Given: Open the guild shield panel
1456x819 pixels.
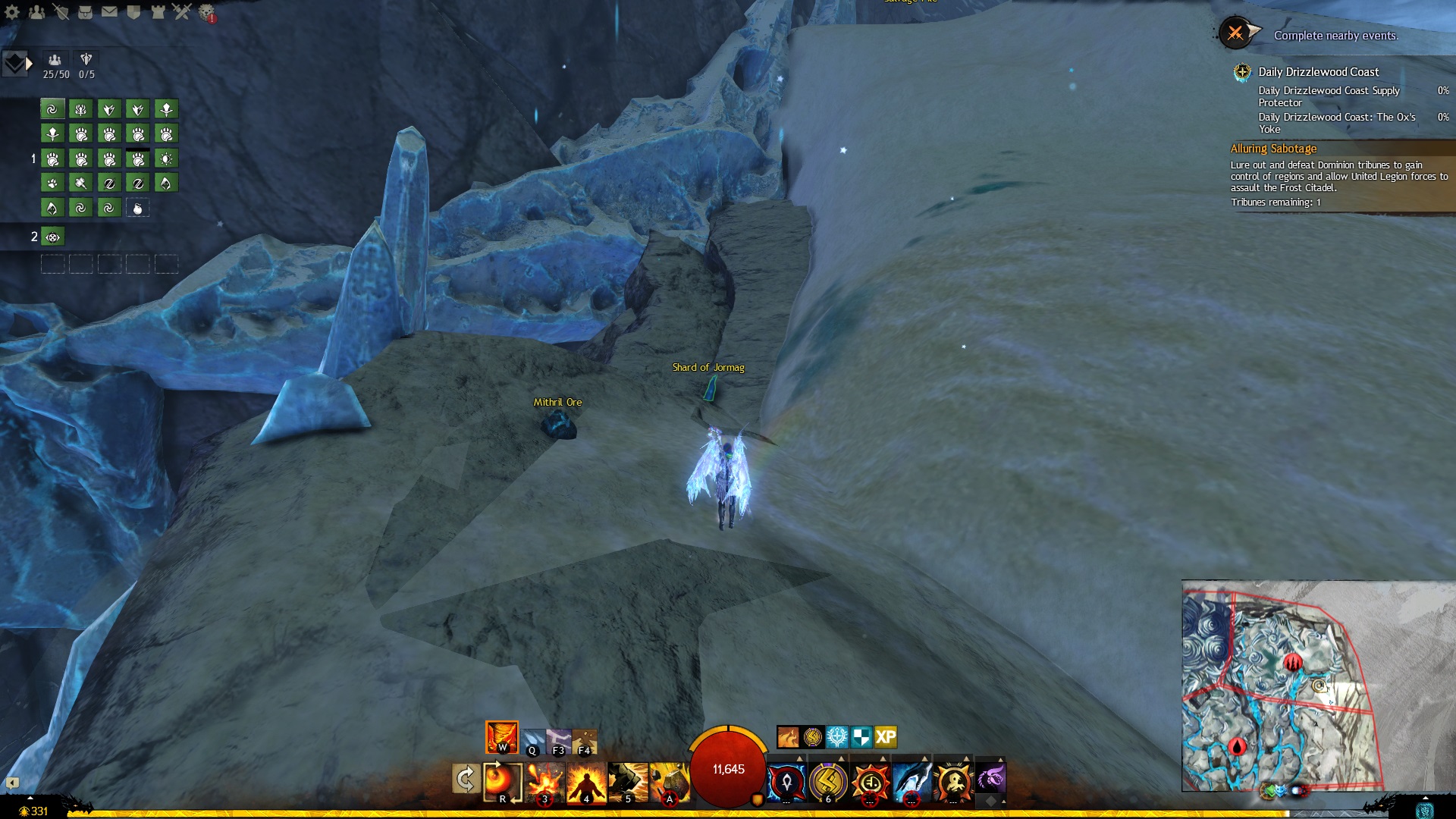Looking at the screenshot, I should coord(133,12).
